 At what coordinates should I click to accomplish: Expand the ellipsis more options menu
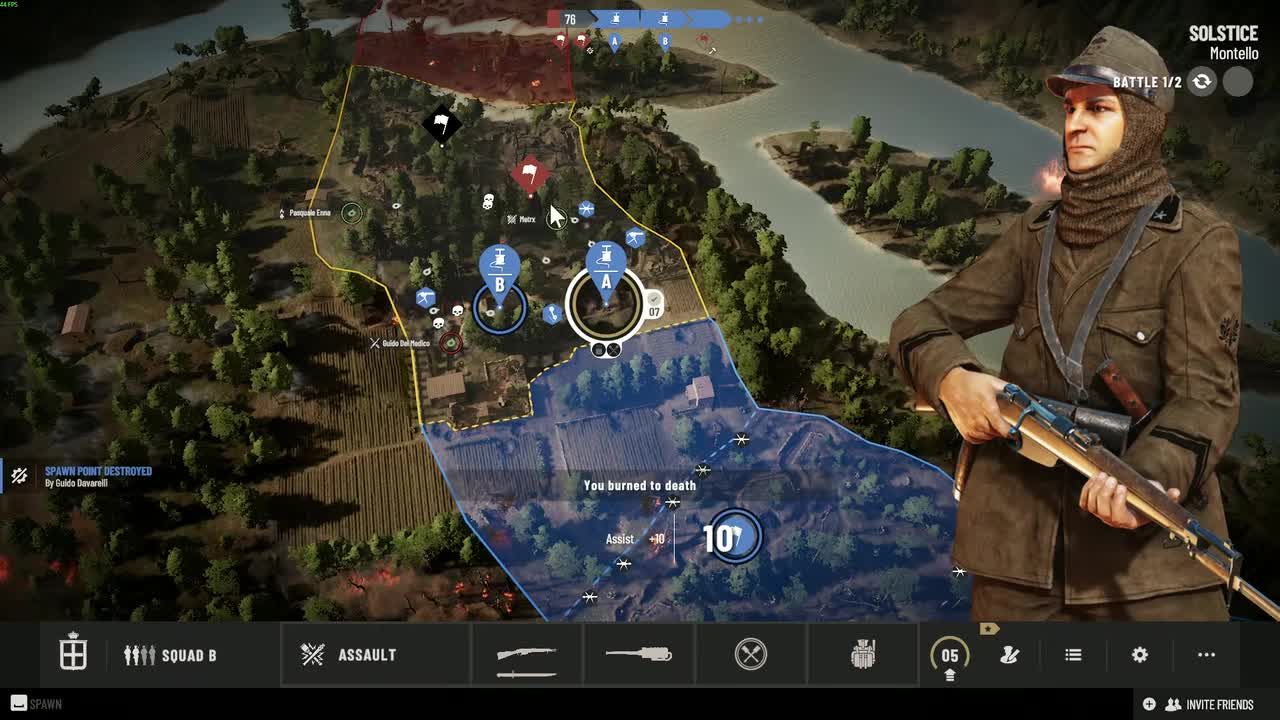point(1204,654)
